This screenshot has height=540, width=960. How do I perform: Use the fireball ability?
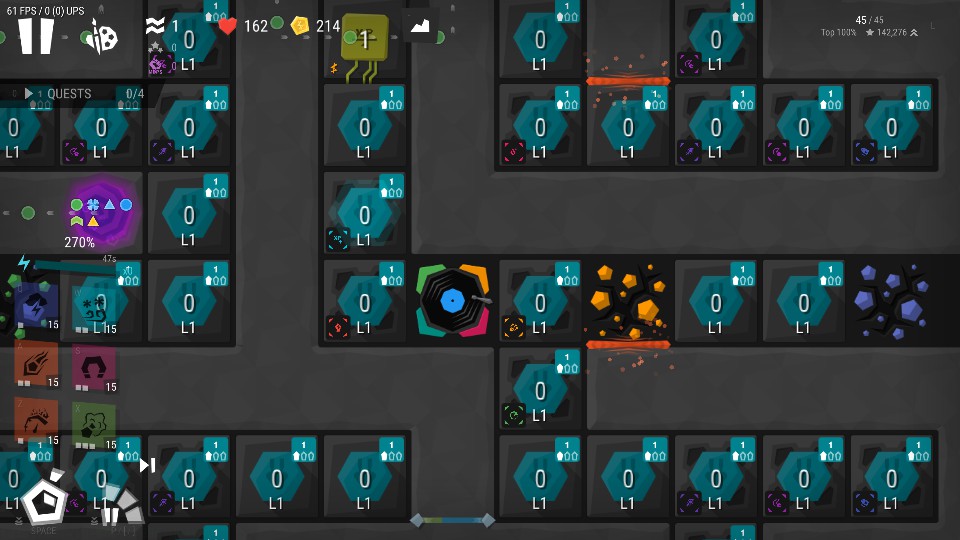pos(36,364)
